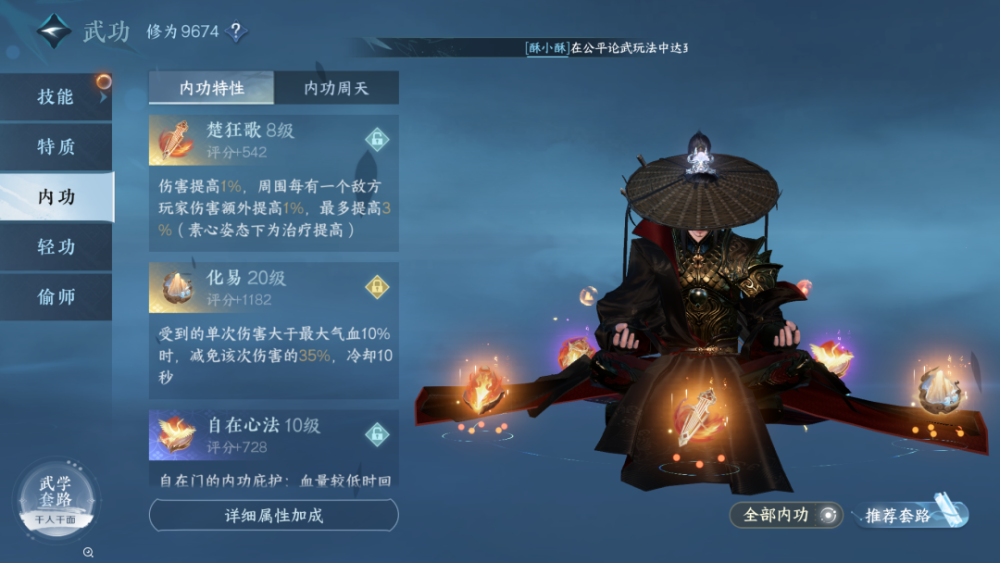Go back using the top-left diamond icon
Image resolution: width=1000 pixels, height=563 pixels.
tap(55, 30)
